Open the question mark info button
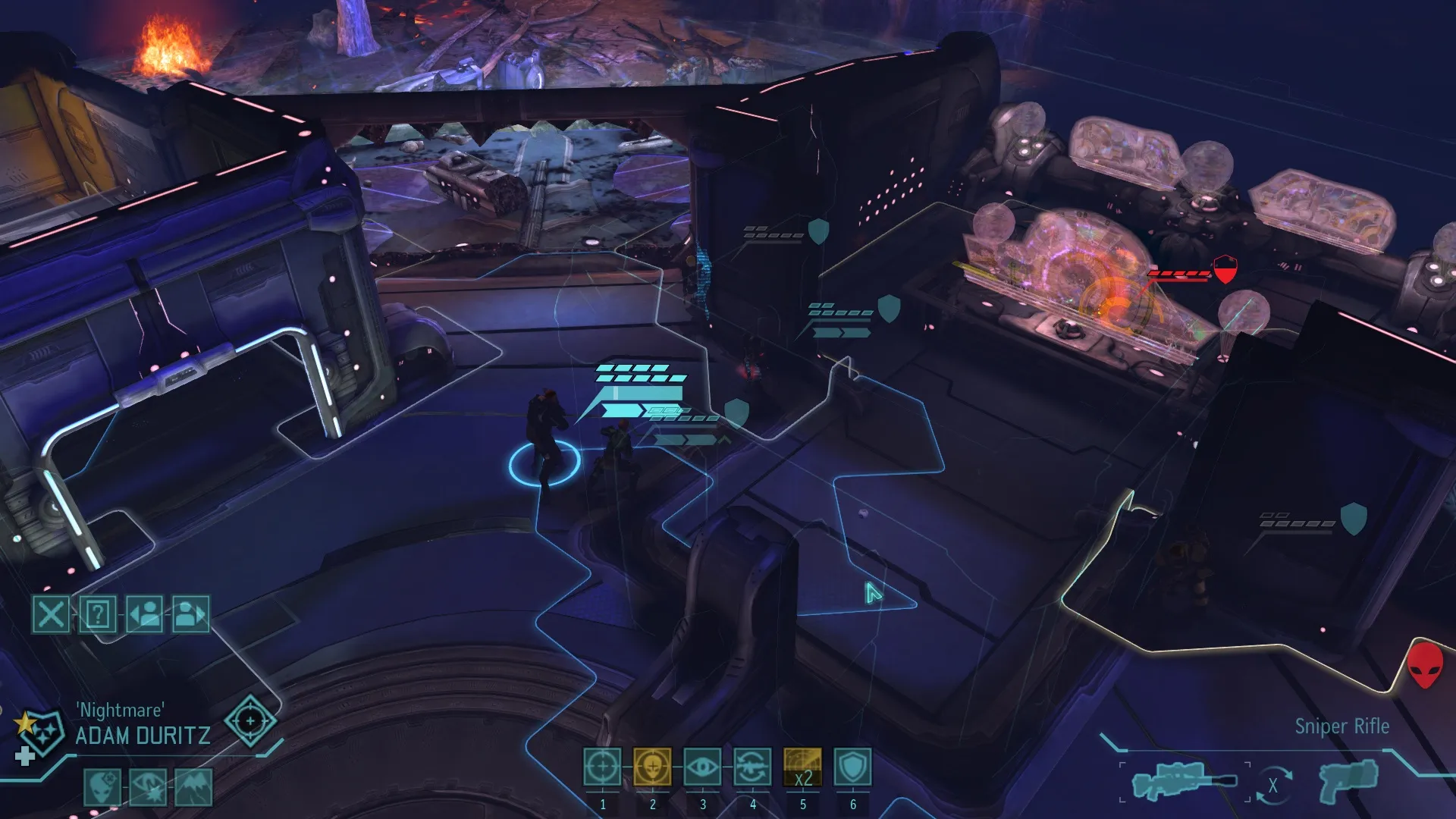 (98, 613)
